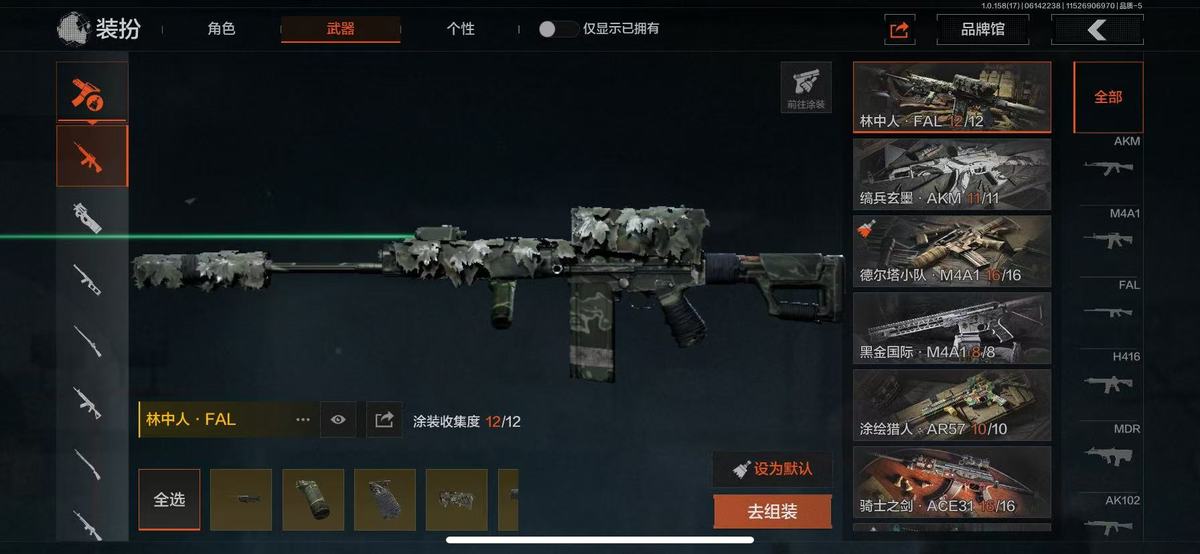
Task: Open the 品牌馆 page
Action: 982,29
